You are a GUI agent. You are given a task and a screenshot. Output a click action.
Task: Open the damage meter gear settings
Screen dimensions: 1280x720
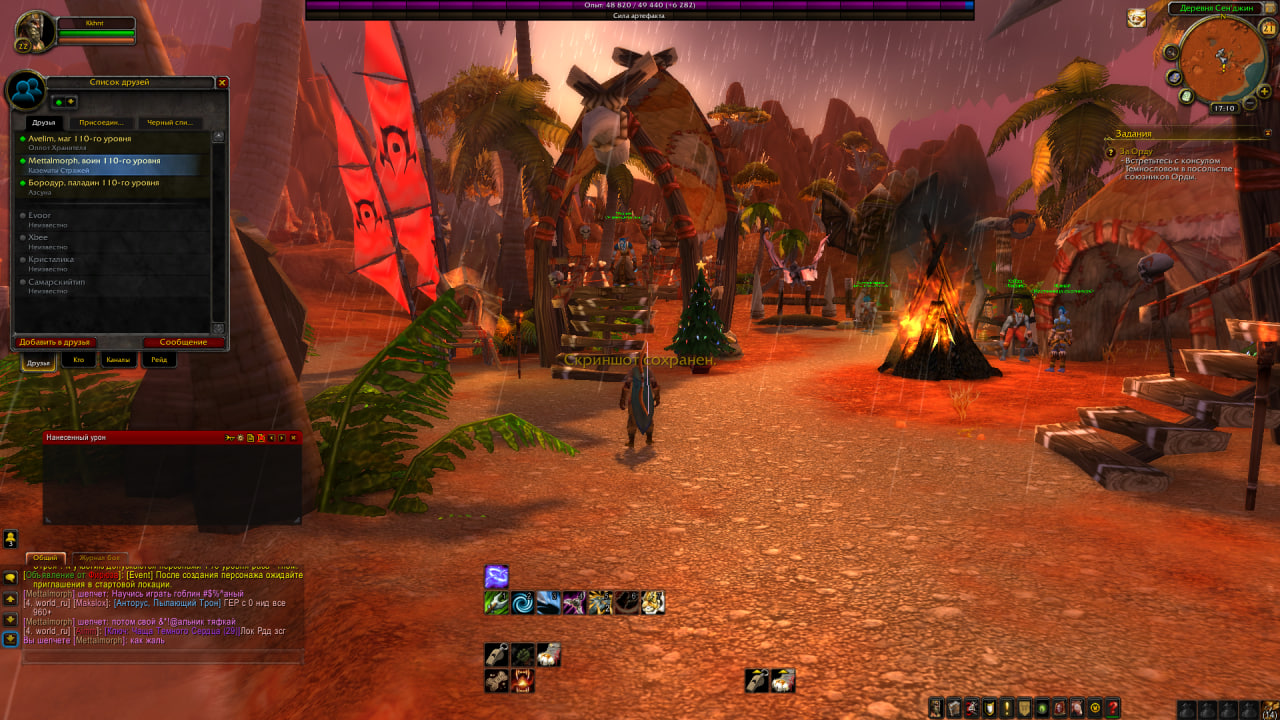coord(229,438)
